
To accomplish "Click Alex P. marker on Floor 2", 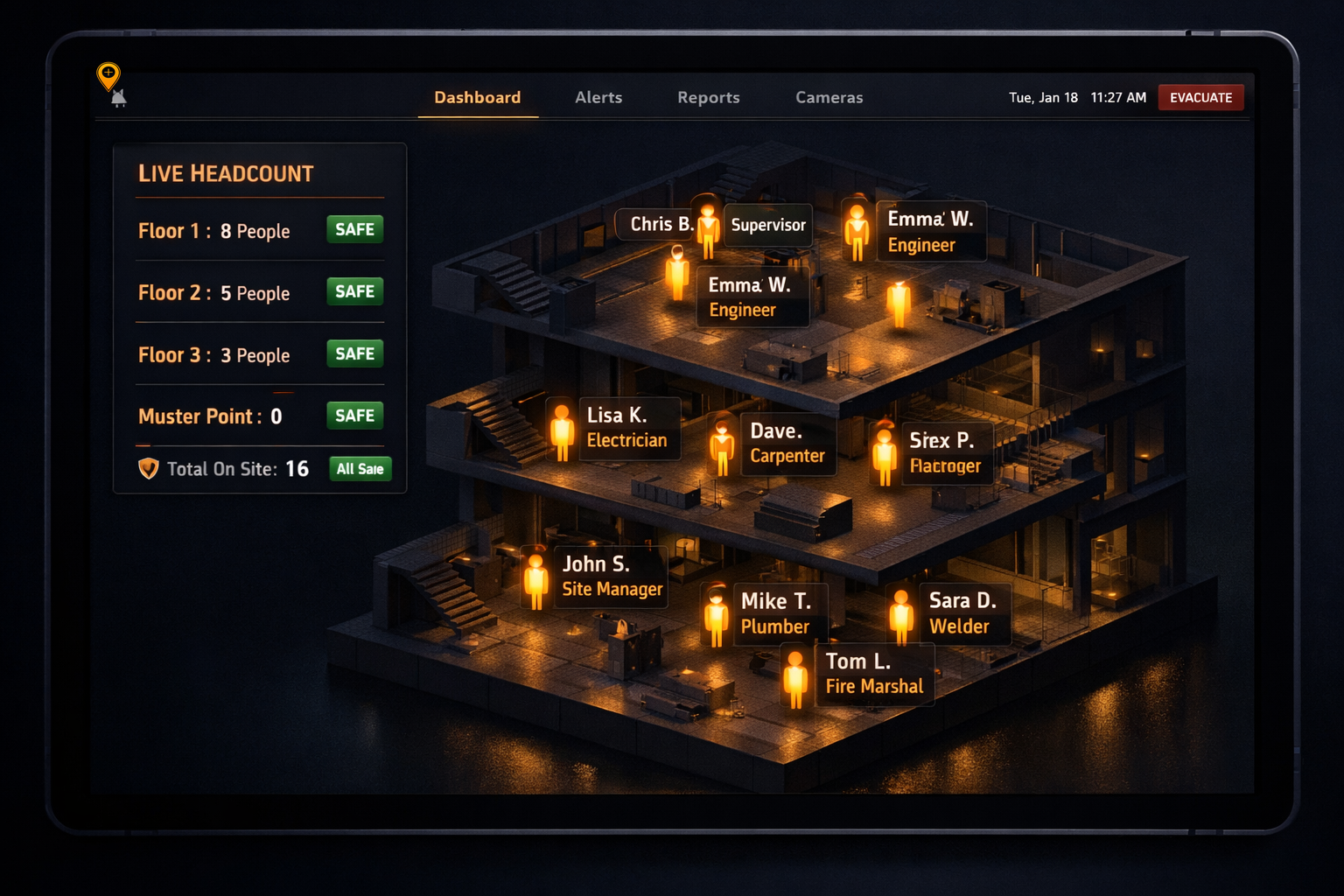I will pyautogui.click(x=884, y=453).
